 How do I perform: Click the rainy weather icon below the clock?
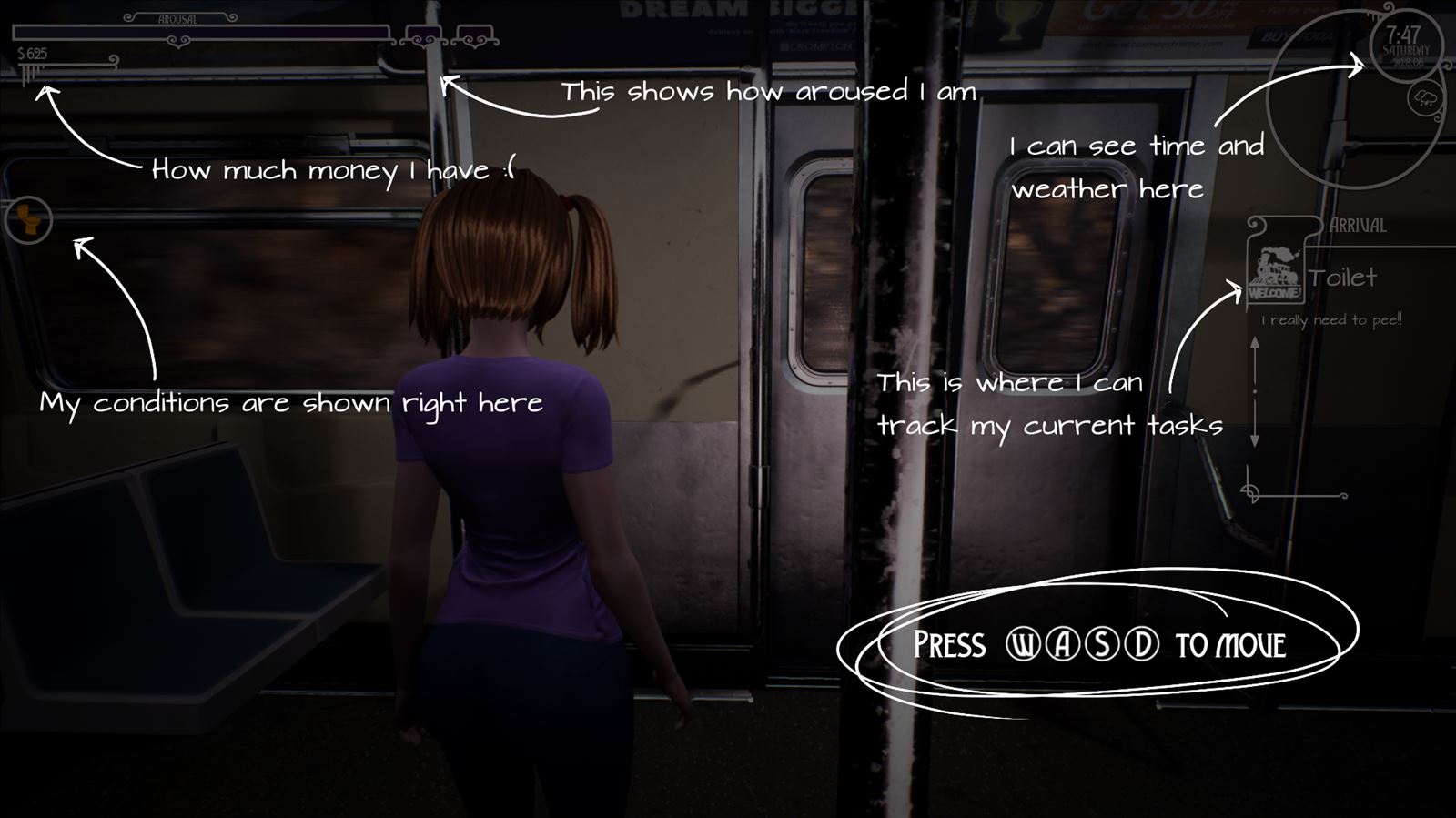point(1425,97)
